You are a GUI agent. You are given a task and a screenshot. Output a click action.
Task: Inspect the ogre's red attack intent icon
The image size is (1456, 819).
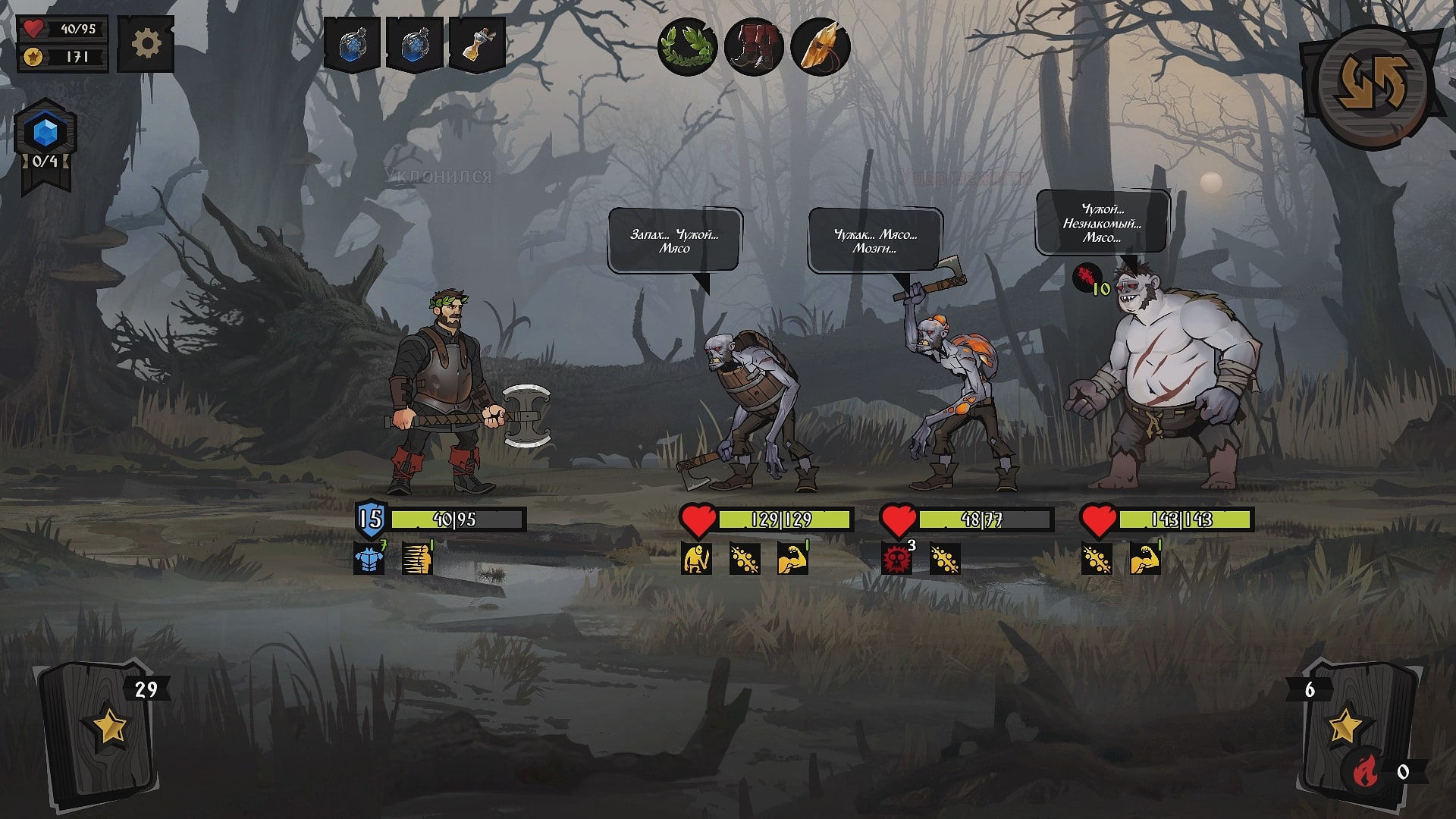click(x=1087, y=277)
